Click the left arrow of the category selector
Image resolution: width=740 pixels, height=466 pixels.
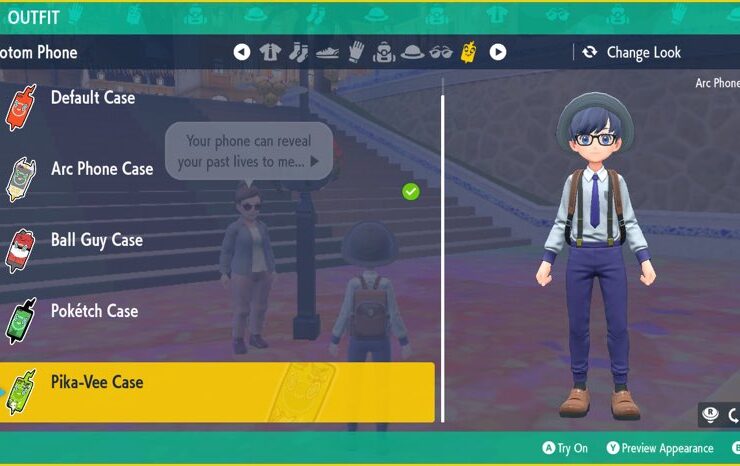point(241,52)
